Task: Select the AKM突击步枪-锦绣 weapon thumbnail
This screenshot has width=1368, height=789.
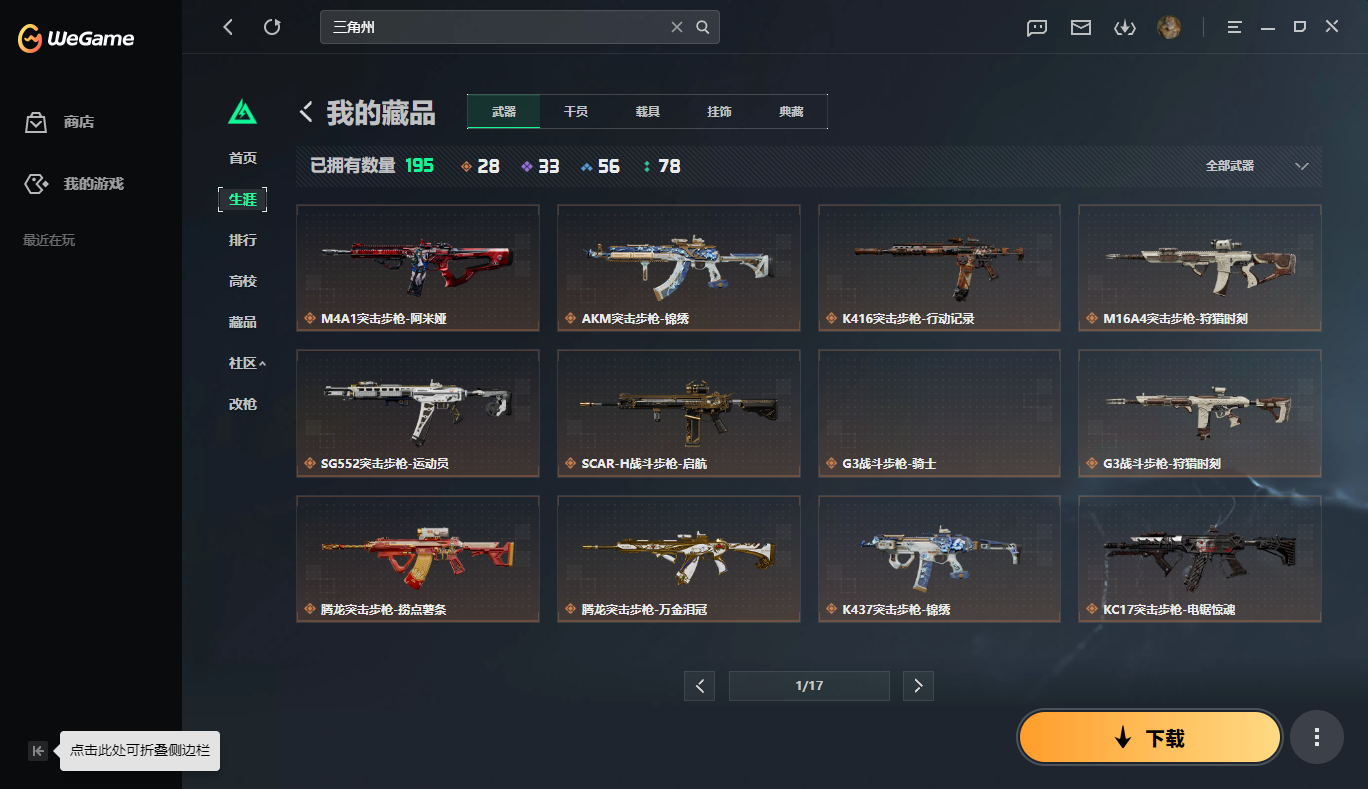Action: (678, 267)
